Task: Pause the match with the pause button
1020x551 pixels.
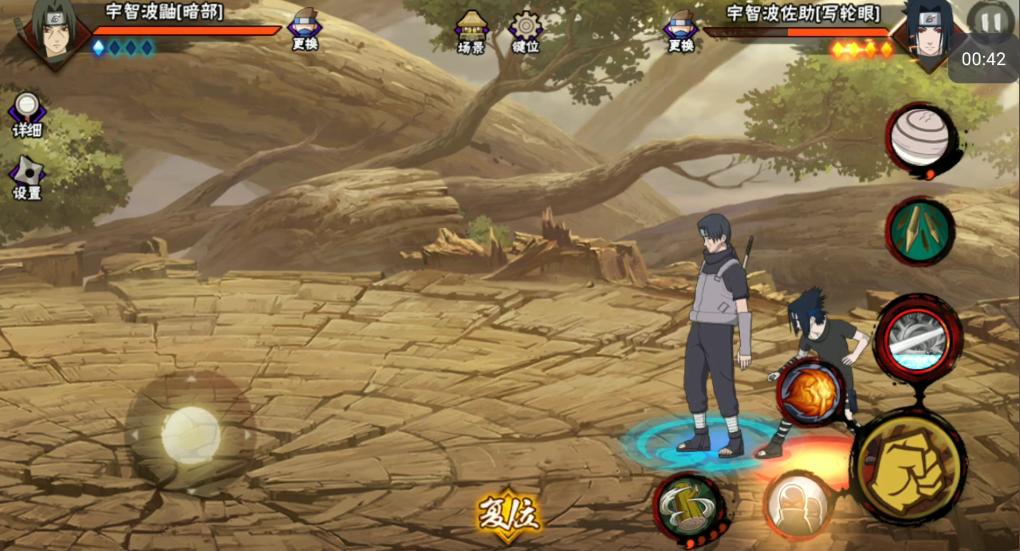Action: [989, 21]
